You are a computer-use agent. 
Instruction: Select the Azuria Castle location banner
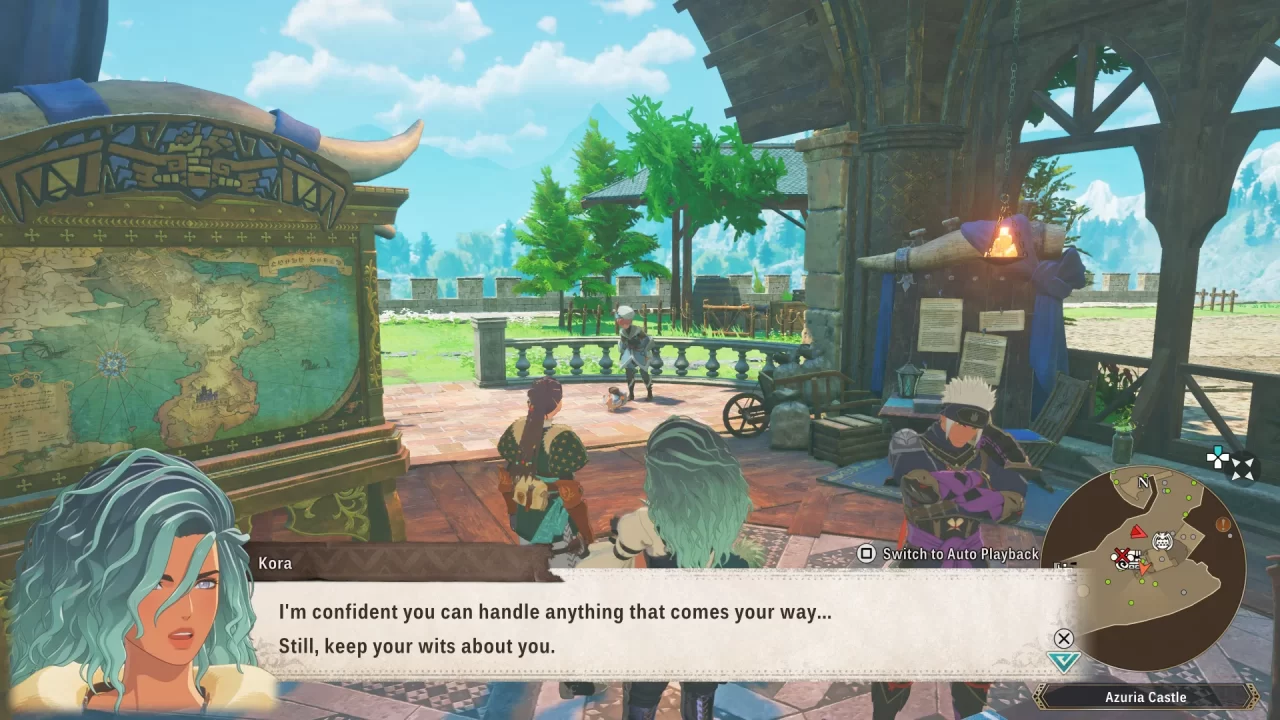(1145, 697)
